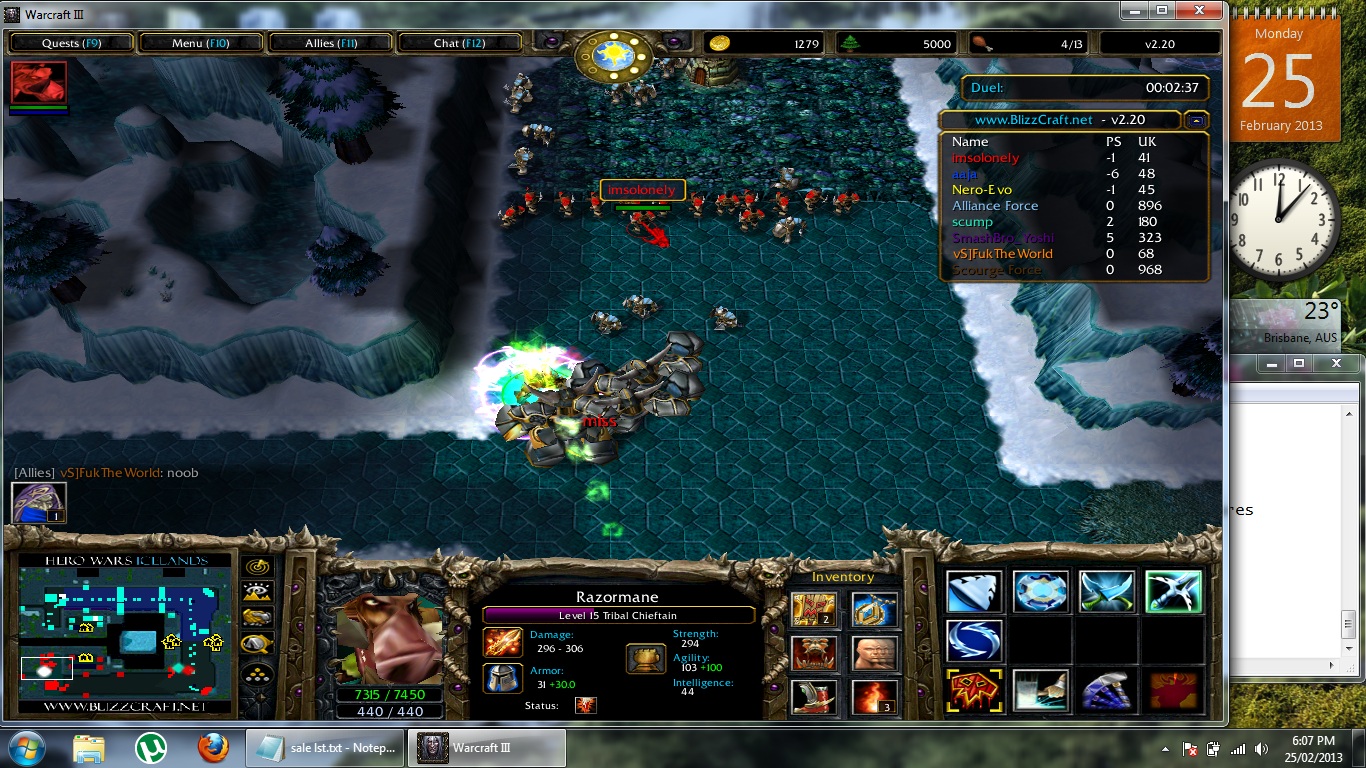Open the game Menu button
The image size is (1366, 768).
point(200,43)
